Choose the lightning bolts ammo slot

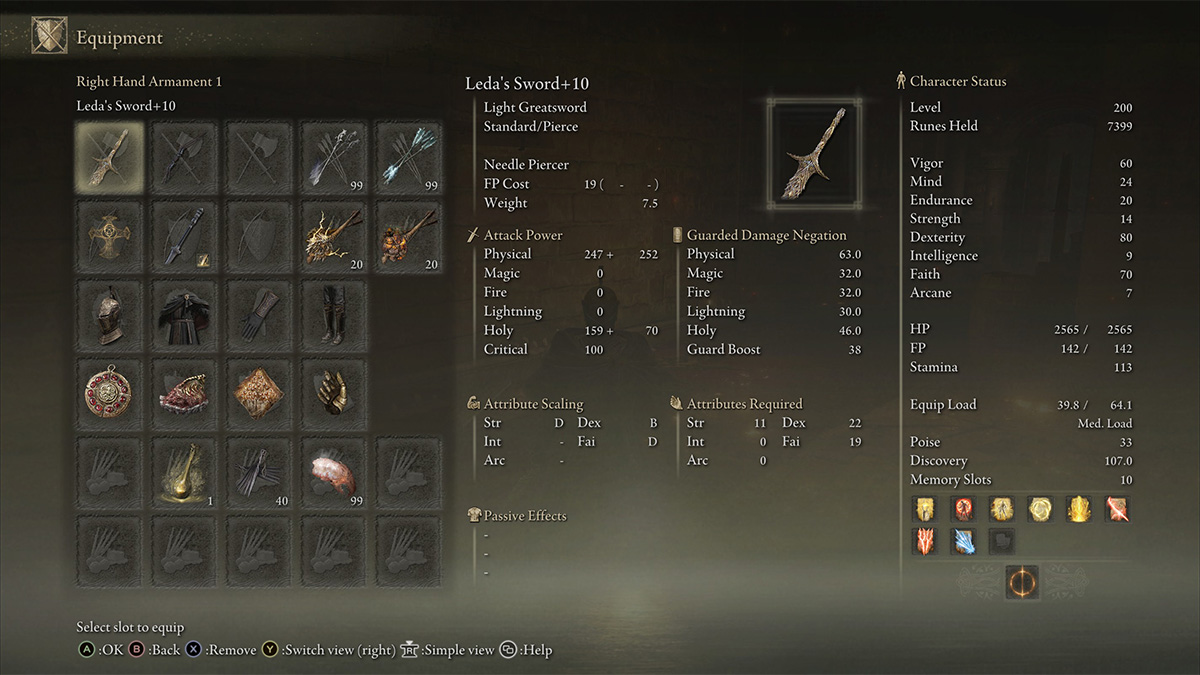(334, 235)
